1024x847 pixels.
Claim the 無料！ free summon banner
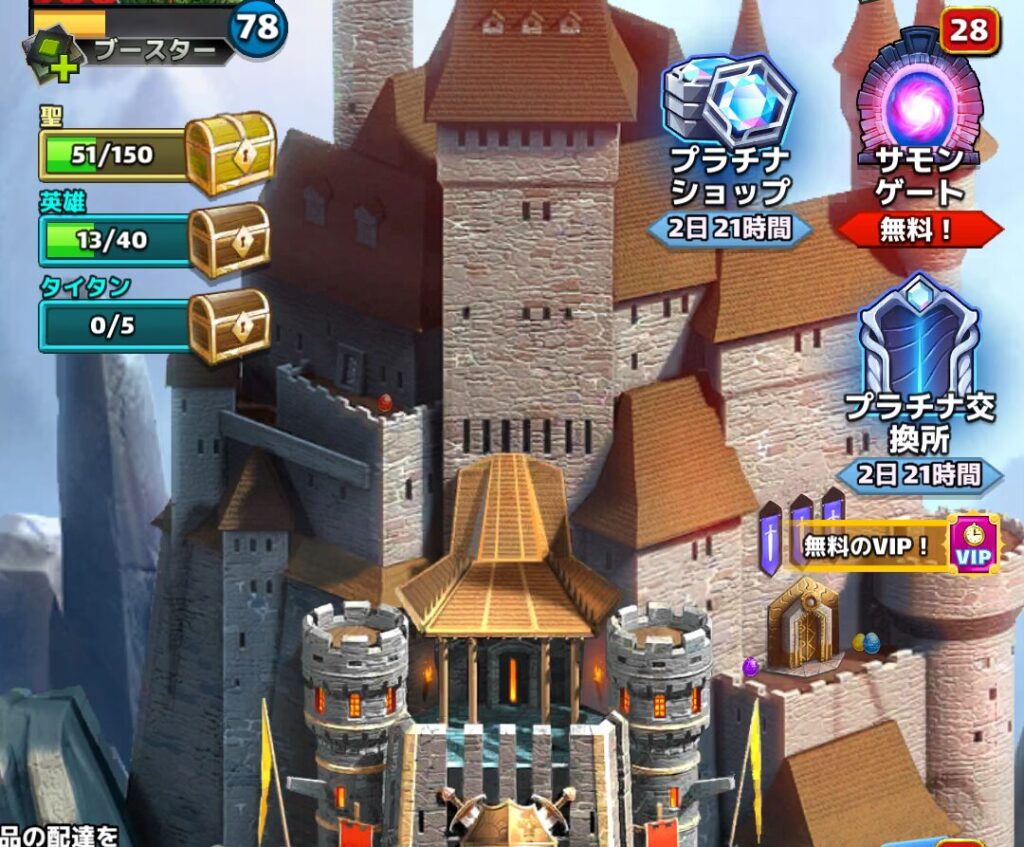919,230
